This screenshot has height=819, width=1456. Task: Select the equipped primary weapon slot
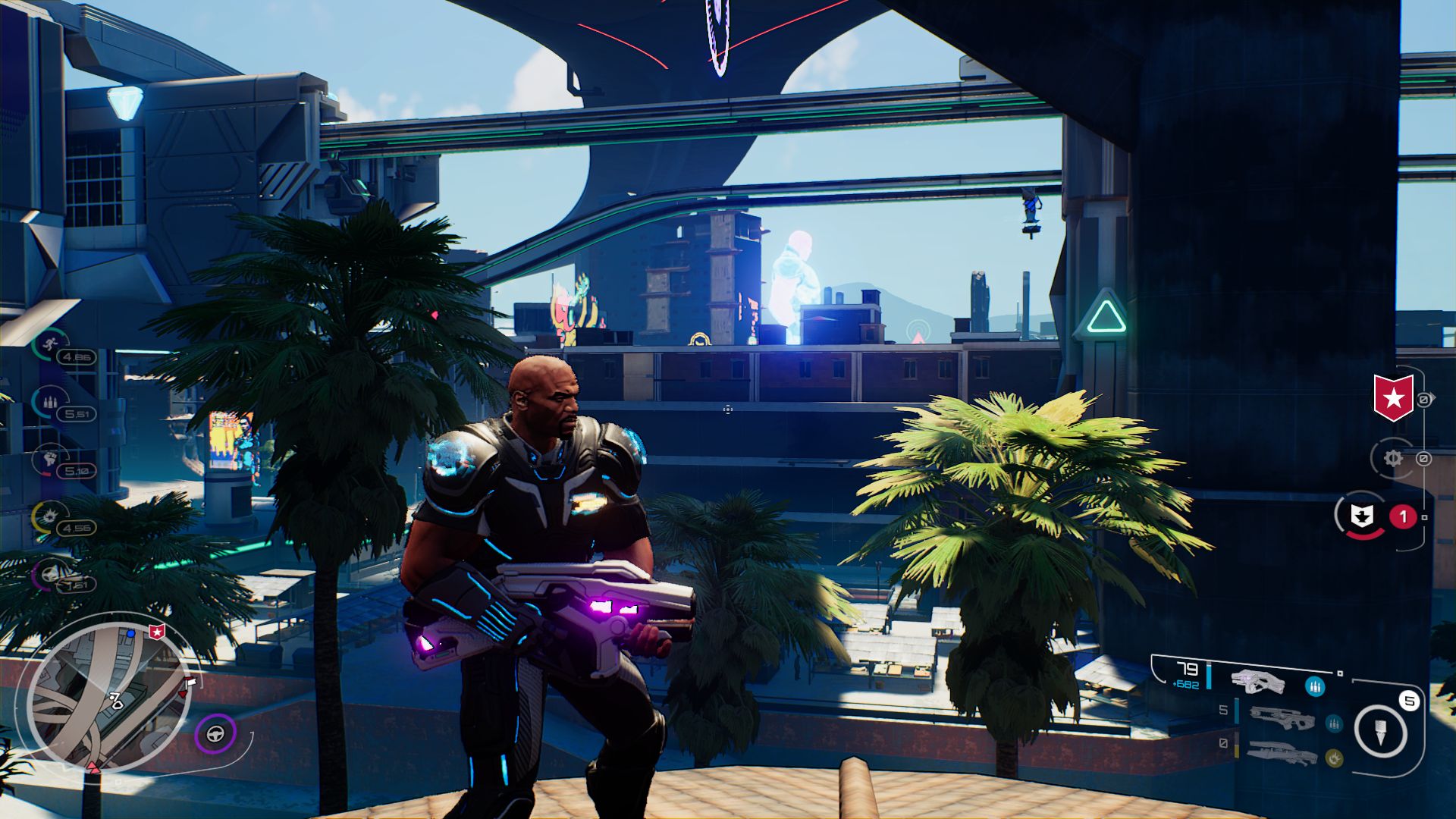(1257, 682)
